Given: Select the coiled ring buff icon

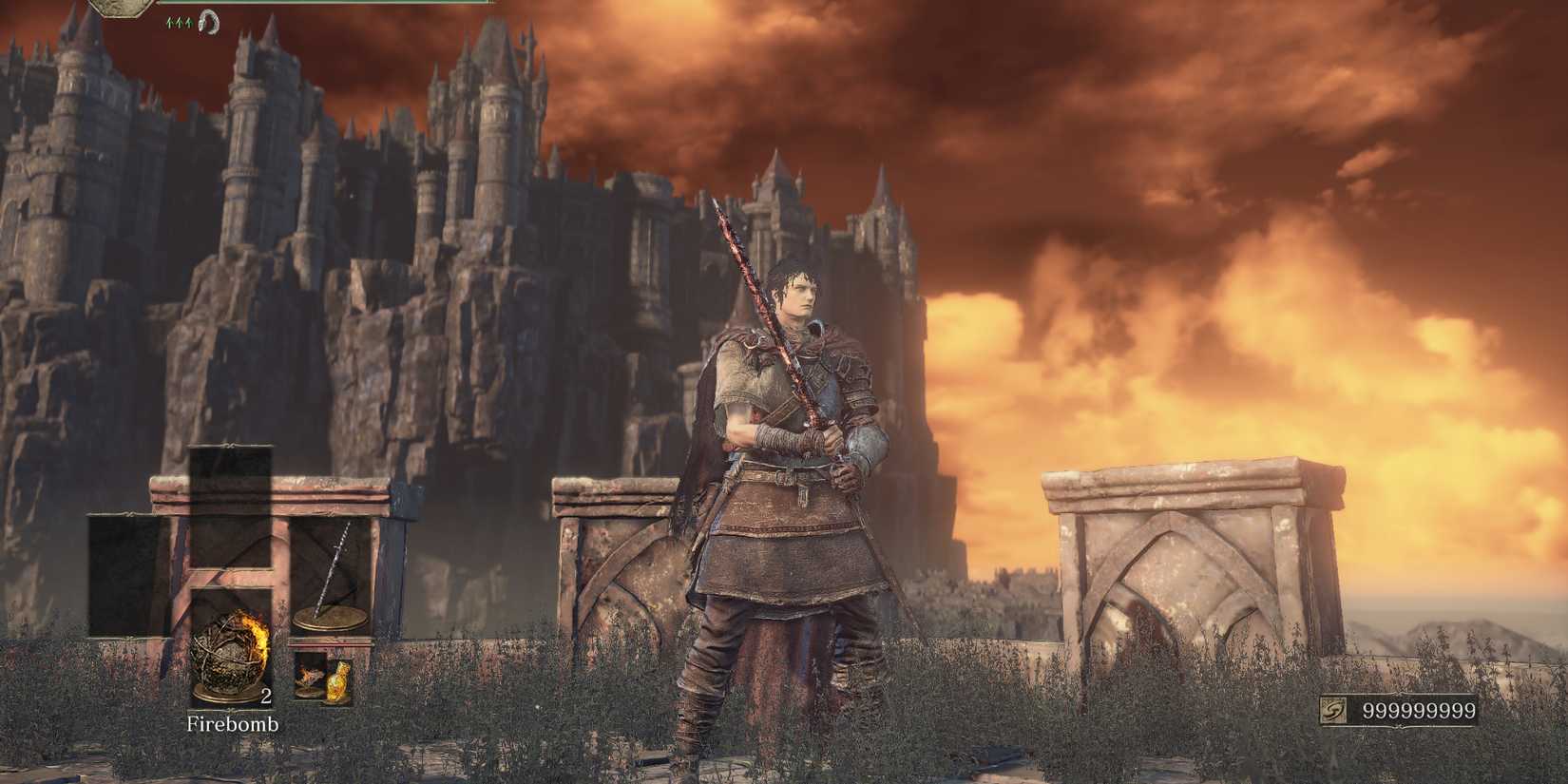Looking at the screenshot, I should click(207, 22).
